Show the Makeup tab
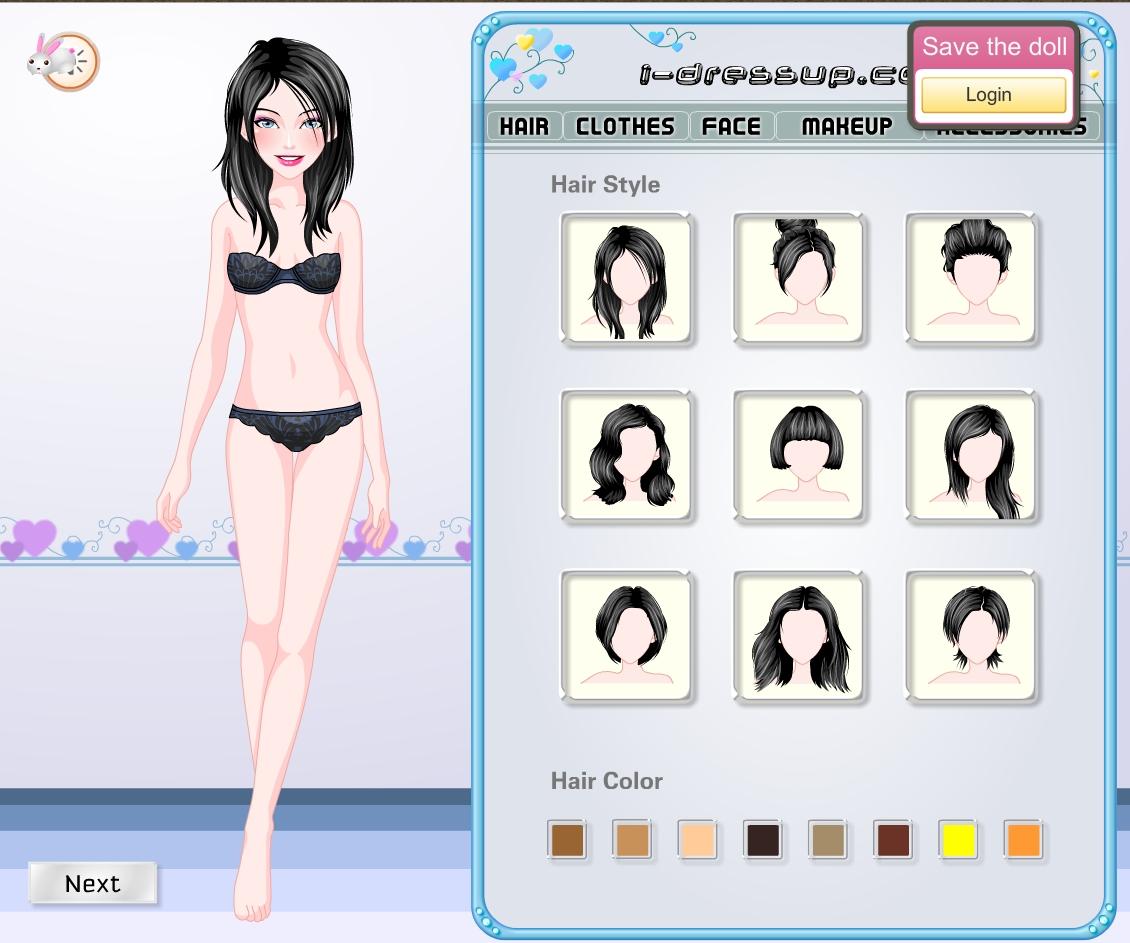Screen dimensions: 1130x943 [x=846, y=126]
